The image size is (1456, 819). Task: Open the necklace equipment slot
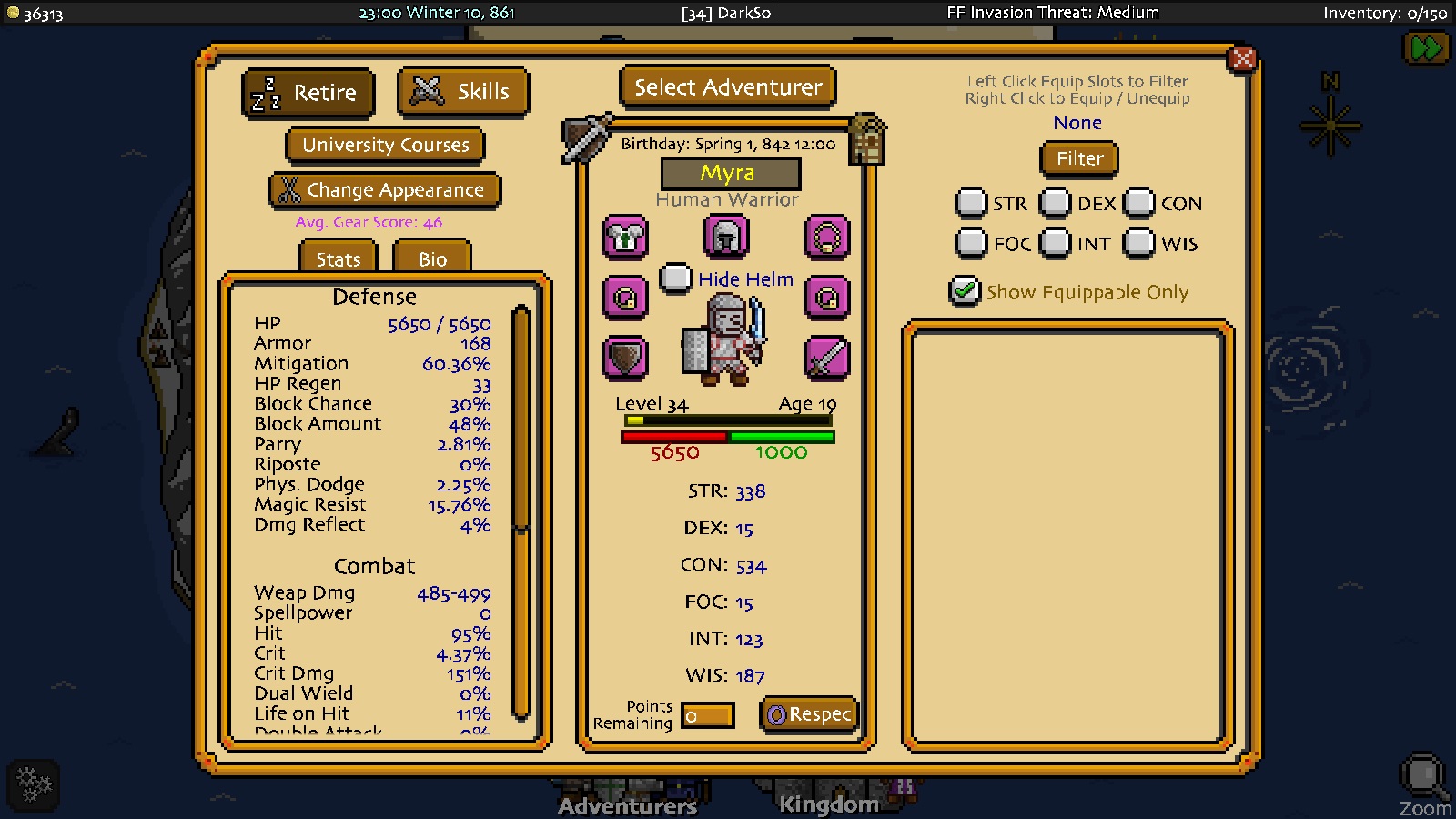pos(826,238)
